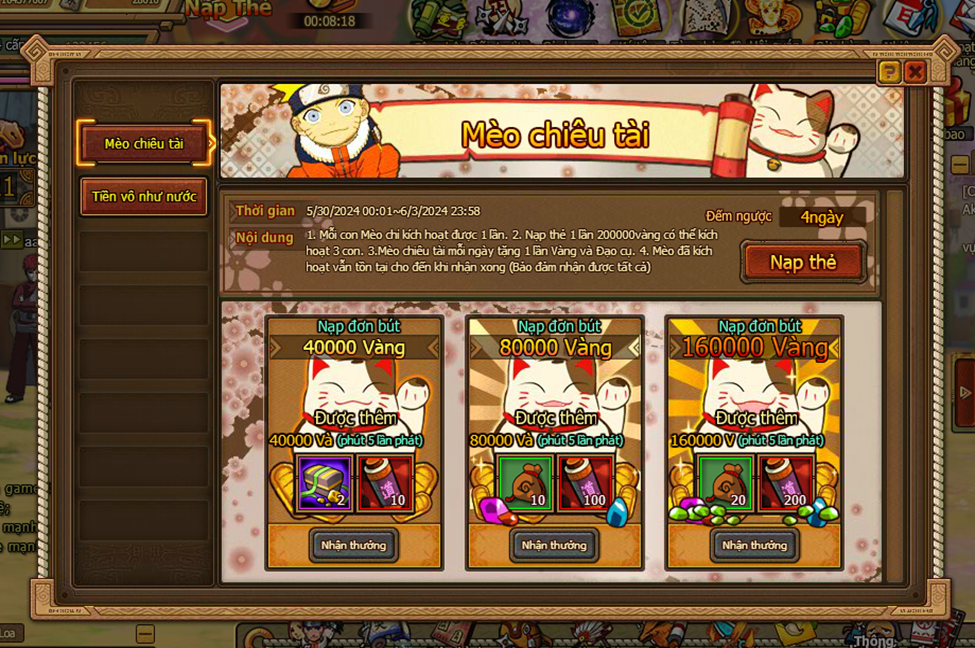This screenshot has width=975, height=648.
Task: Claim the 40000 Vàng cat reward
Action: point(353,545)
